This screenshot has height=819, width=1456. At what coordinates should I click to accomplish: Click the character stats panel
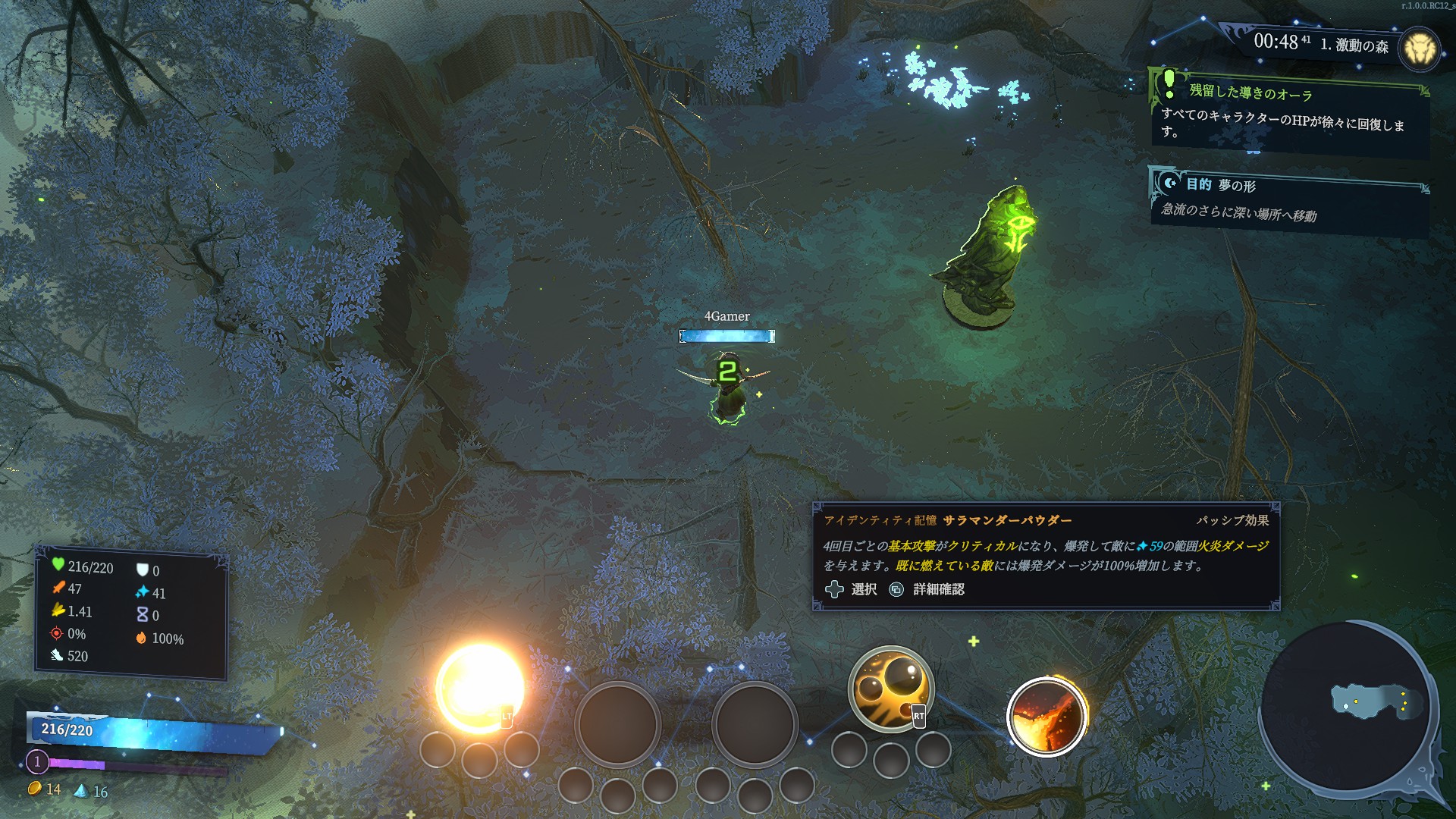pos(131,612)
